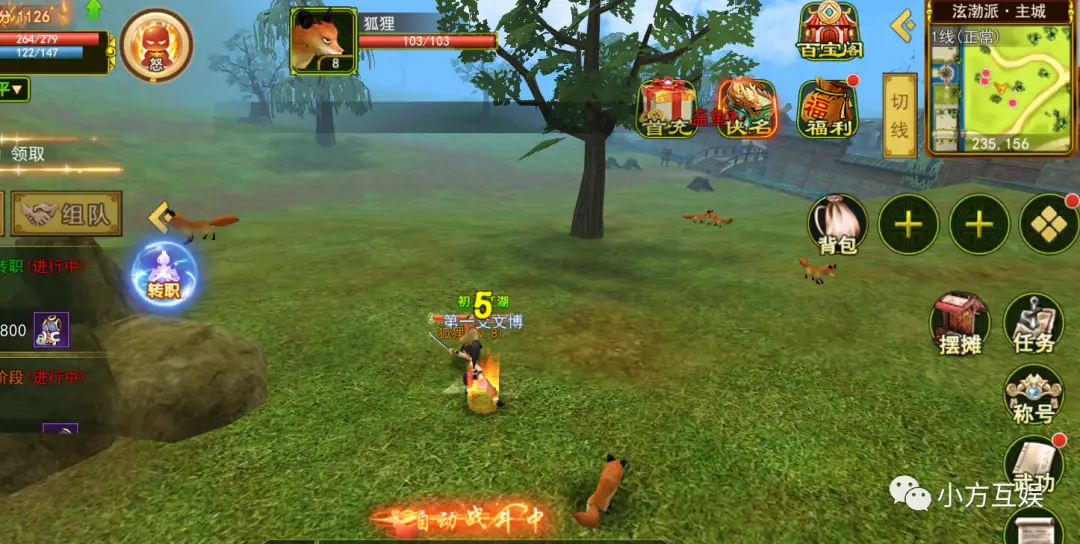Activate the glowing 转职 class-change orb
The width and height of the screenshot is (1080, 544).
(163, 273)
